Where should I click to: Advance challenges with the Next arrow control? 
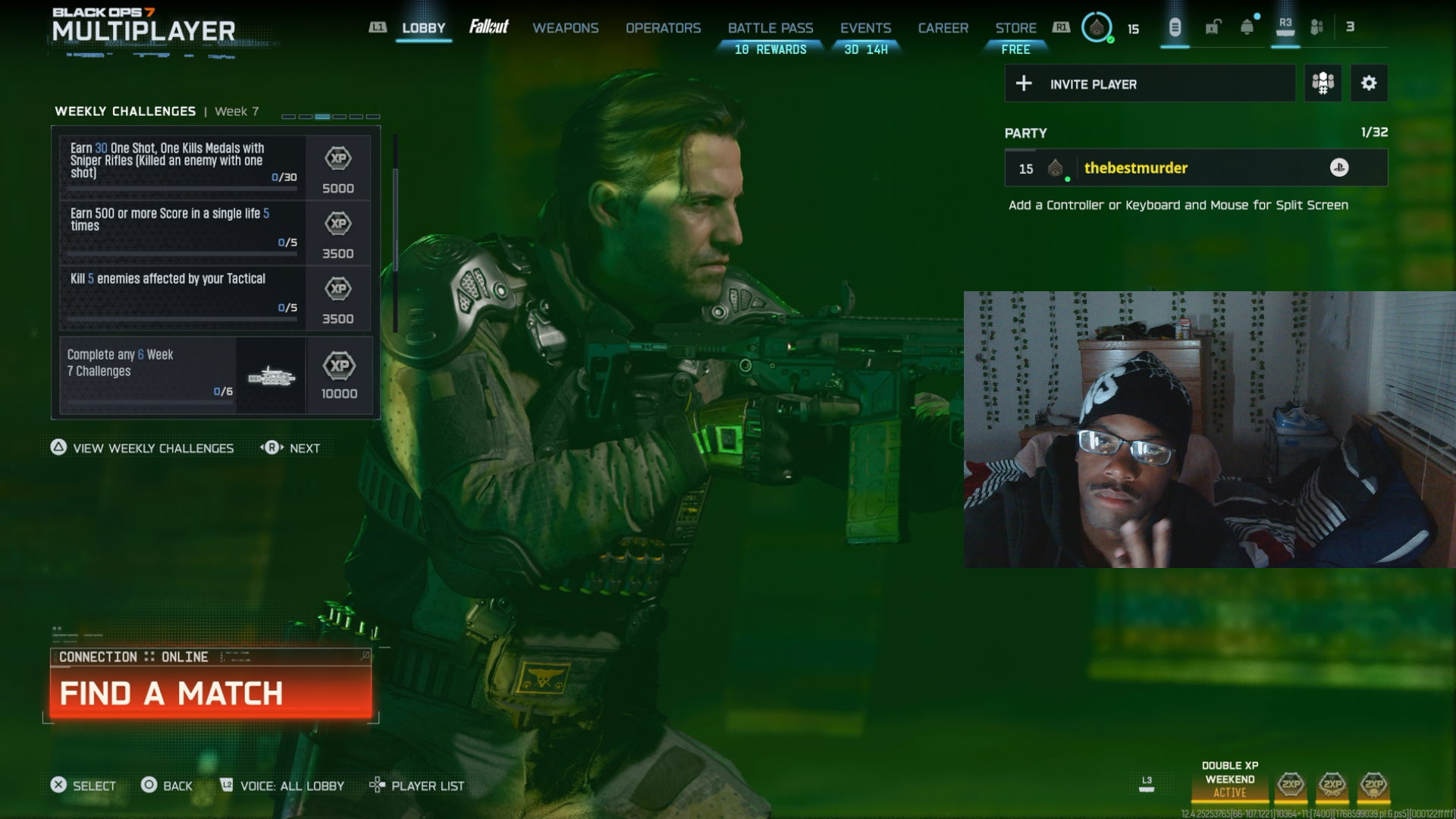pos(291,448)
